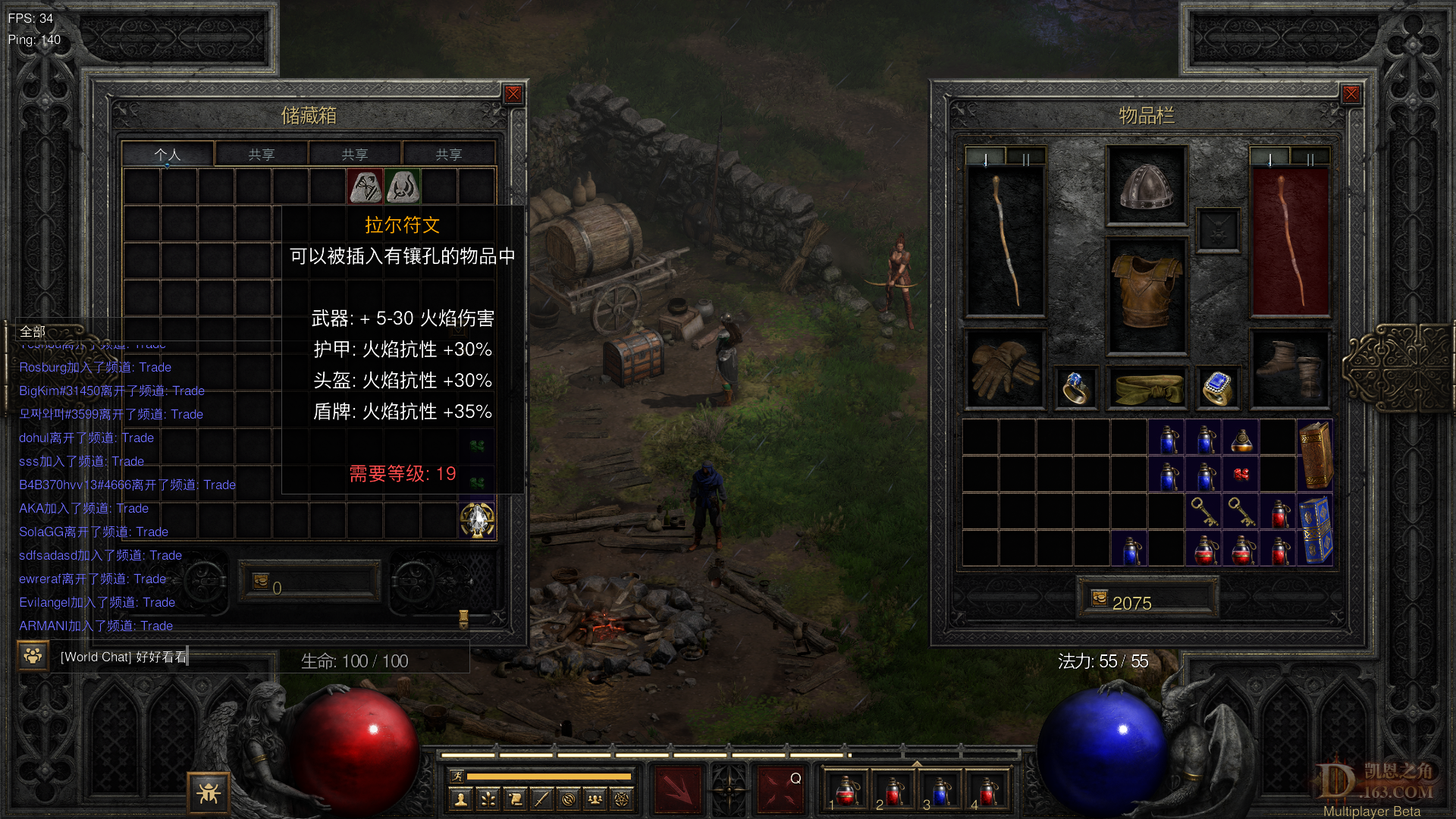
Task: Switch to the 个人 personal stash tab
Action: pyautogui.click(x=168, y=155)
